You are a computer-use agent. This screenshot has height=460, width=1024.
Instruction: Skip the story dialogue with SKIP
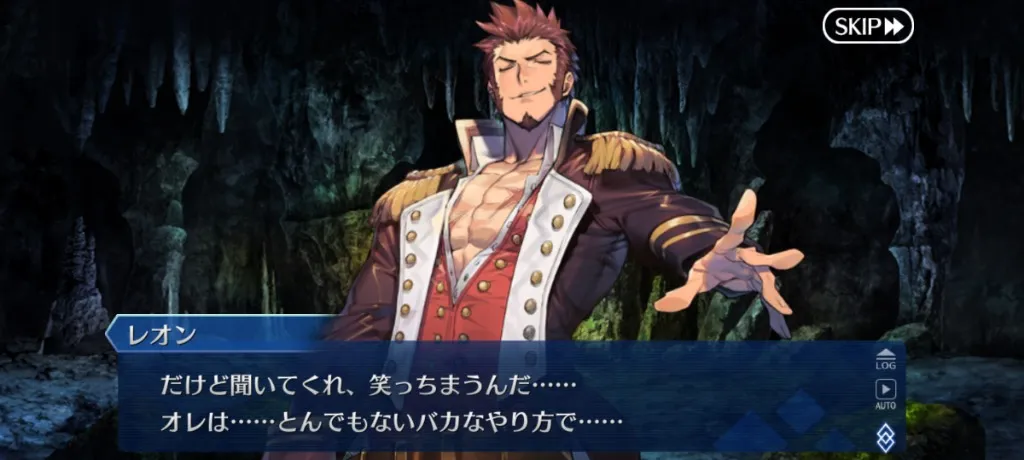coord(868,26)
